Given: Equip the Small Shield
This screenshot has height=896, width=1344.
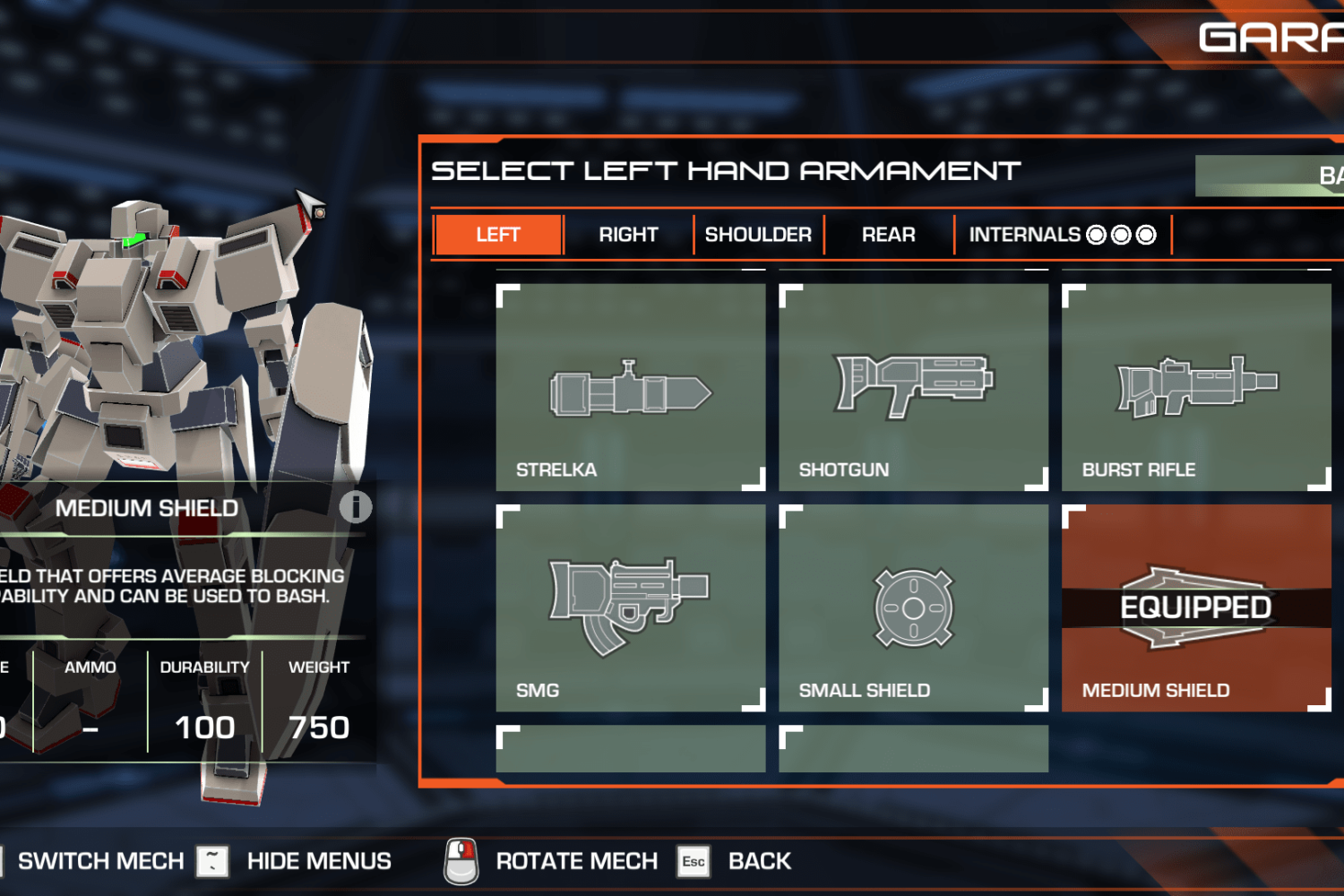Looking at the screenshot, I should coord(913,607).
